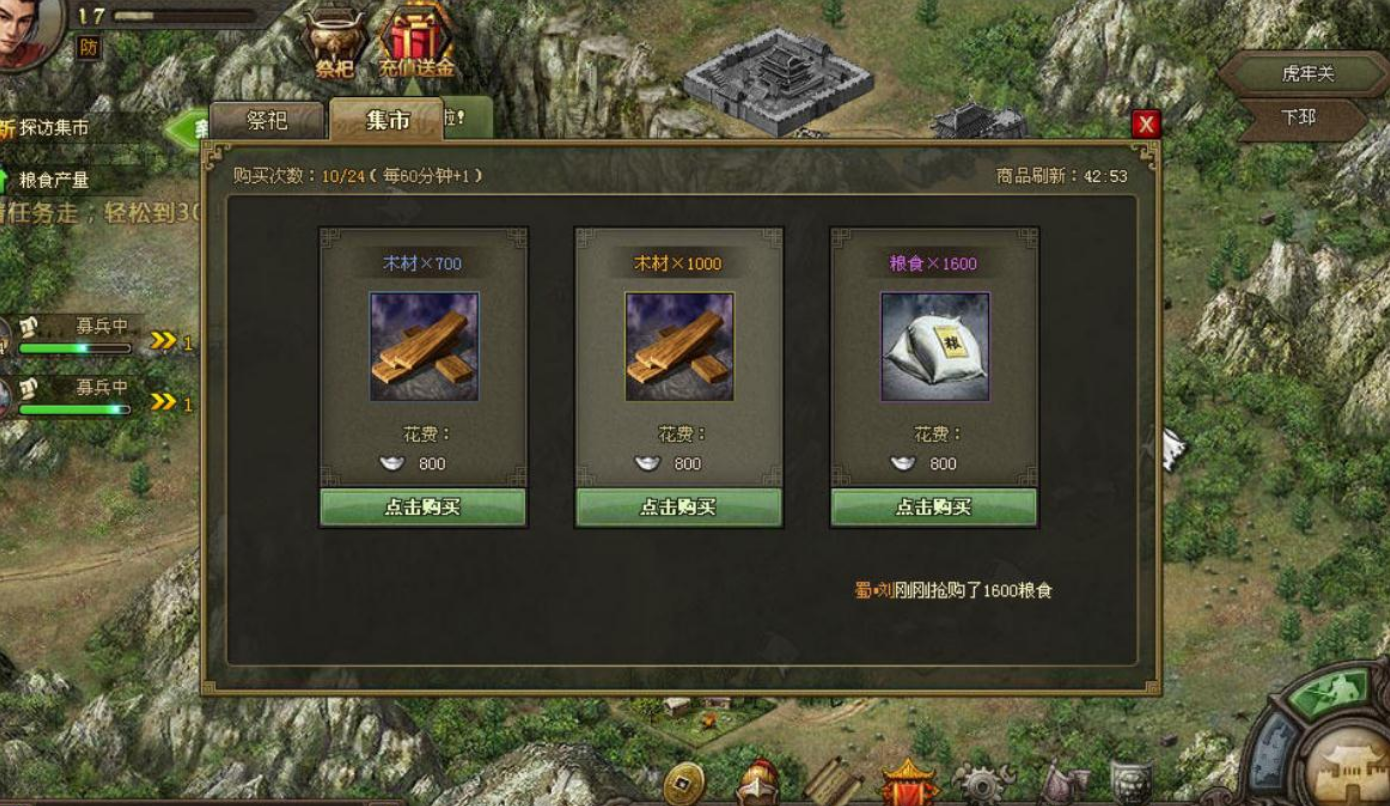The image size is (1390, 806).
Task: Switch to the 祭祀 tab
Action: click(269, 117)
